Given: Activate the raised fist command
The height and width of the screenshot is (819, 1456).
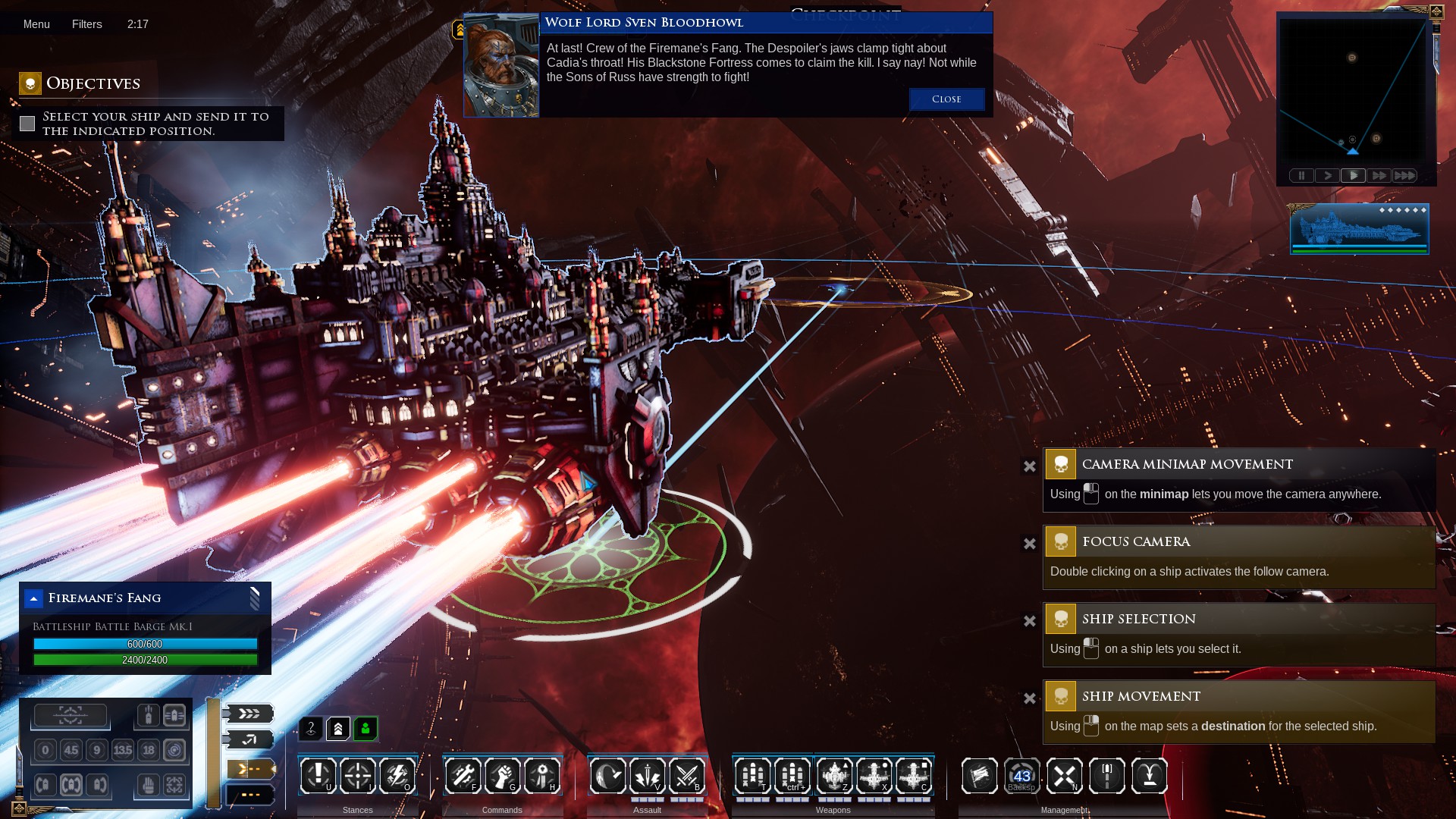Looking at the screenshot, I should pyautogui.click(x=502, y=775).
